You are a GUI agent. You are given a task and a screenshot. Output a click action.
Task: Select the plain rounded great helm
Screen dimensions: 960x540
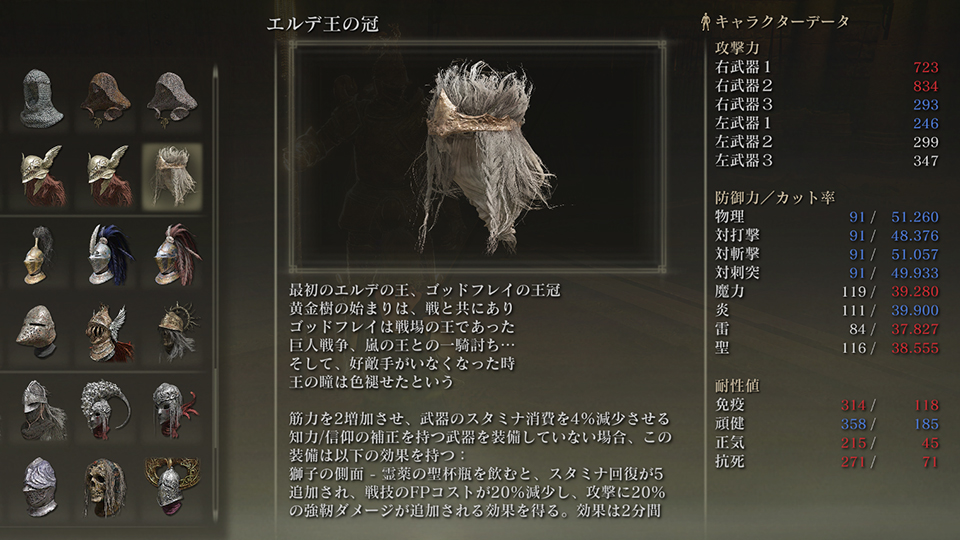[41, 332]
